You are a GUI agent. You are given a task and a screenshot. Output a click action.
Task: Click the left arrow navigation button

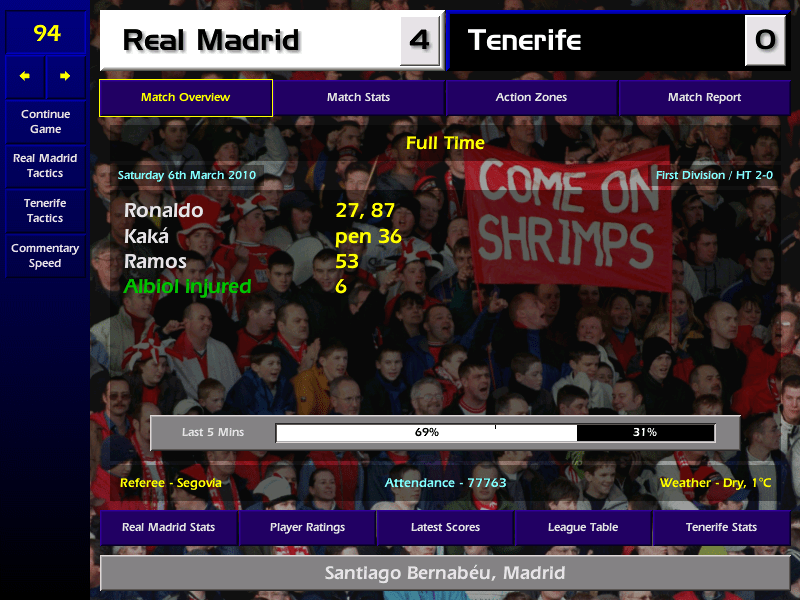point(25,76)
